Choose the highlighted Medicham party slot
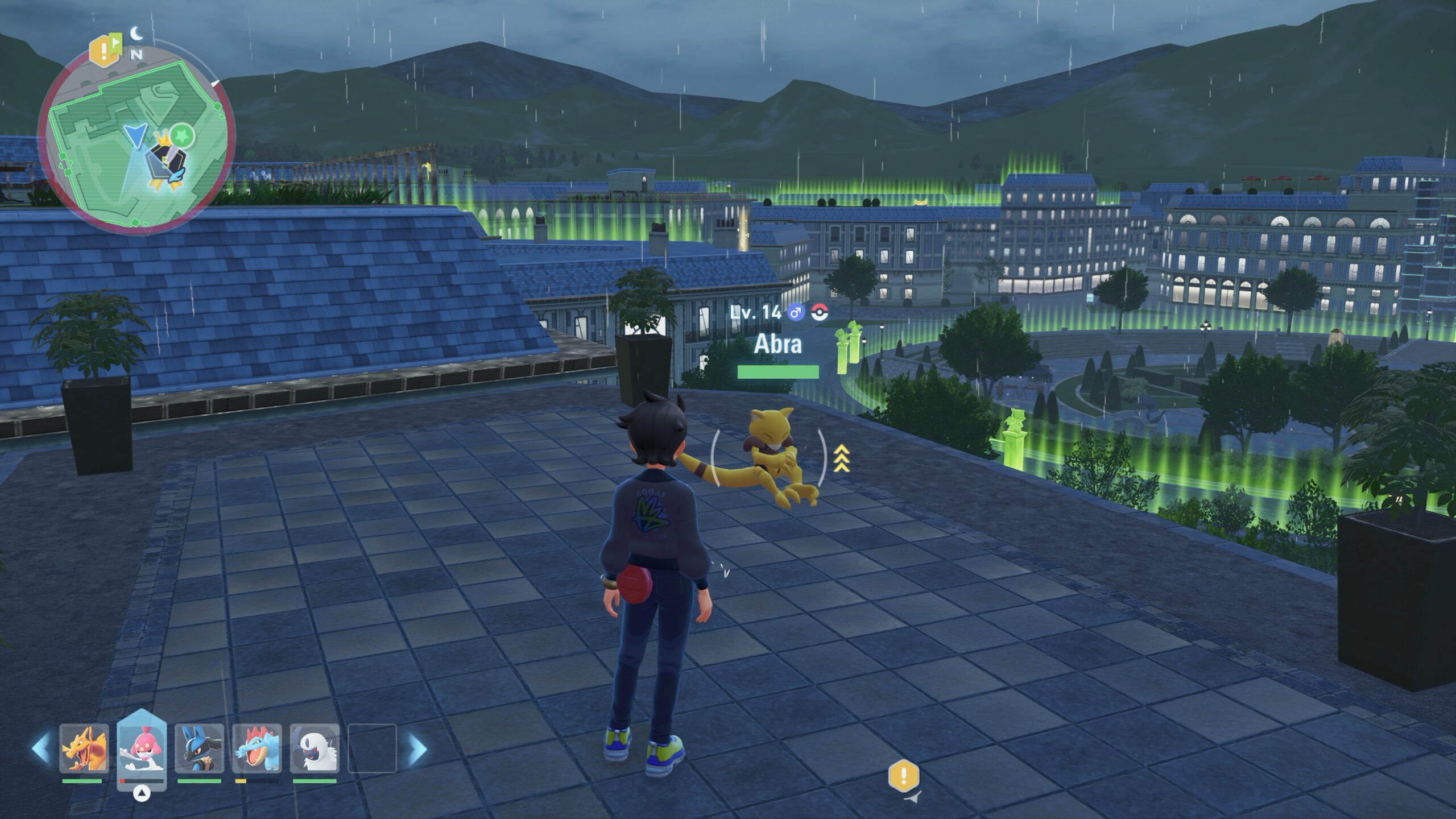 click(x=142, y=750)
